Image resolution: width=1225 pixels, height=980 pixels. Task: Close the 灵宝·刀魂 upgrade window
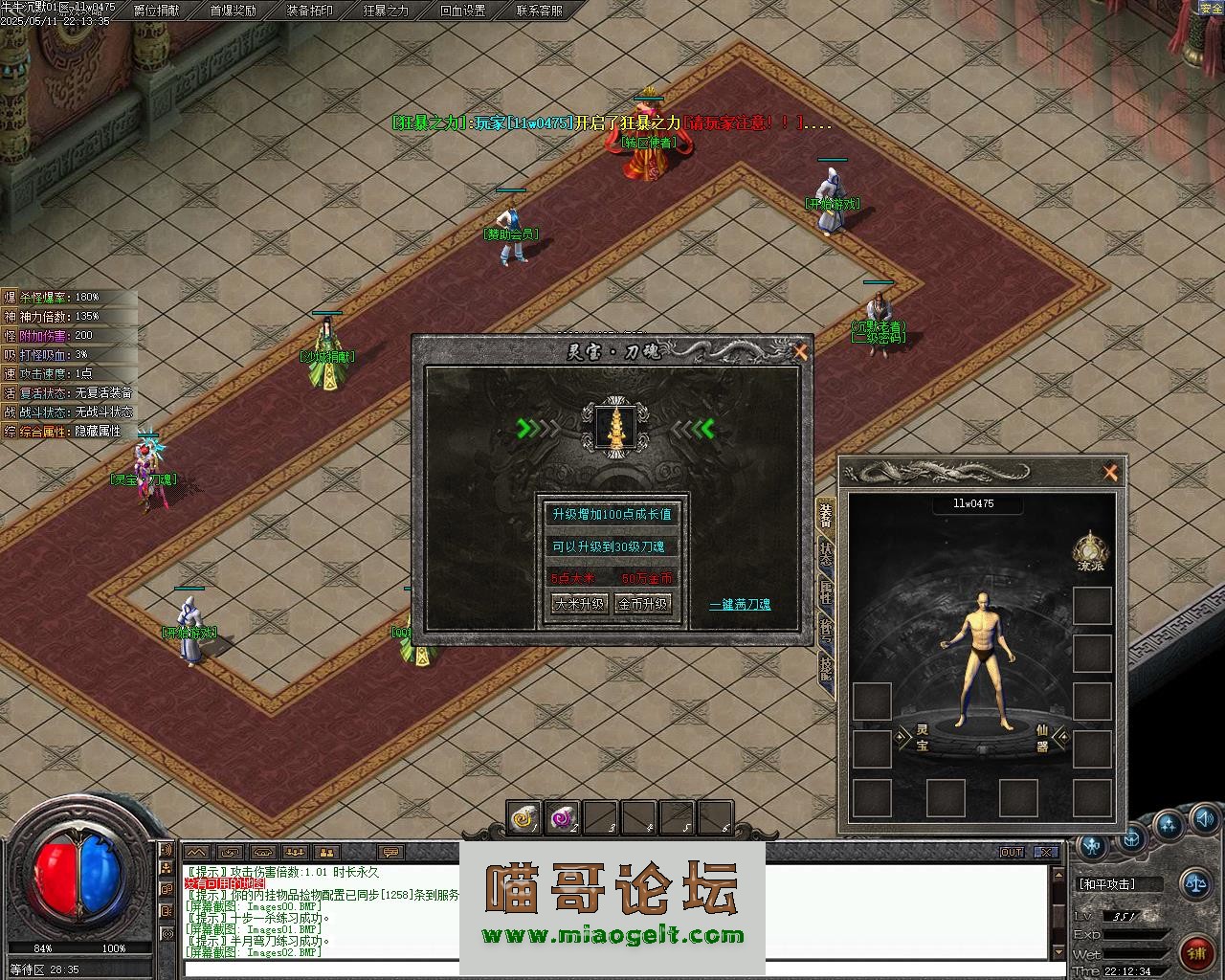[800, 352]
